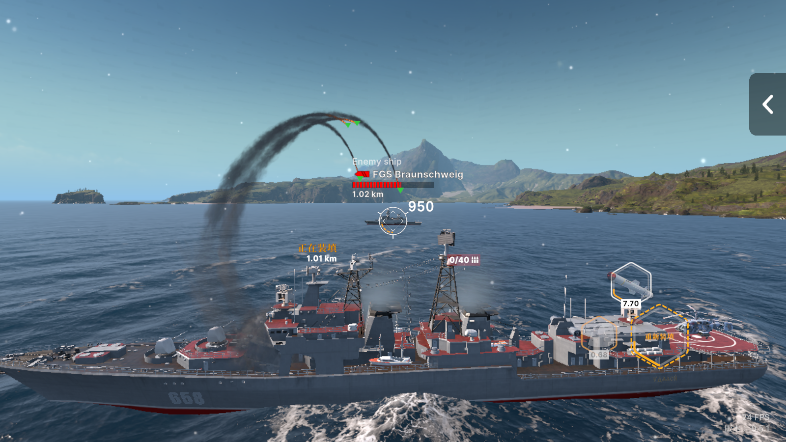Select the faded gun turret hexagon

600,337
